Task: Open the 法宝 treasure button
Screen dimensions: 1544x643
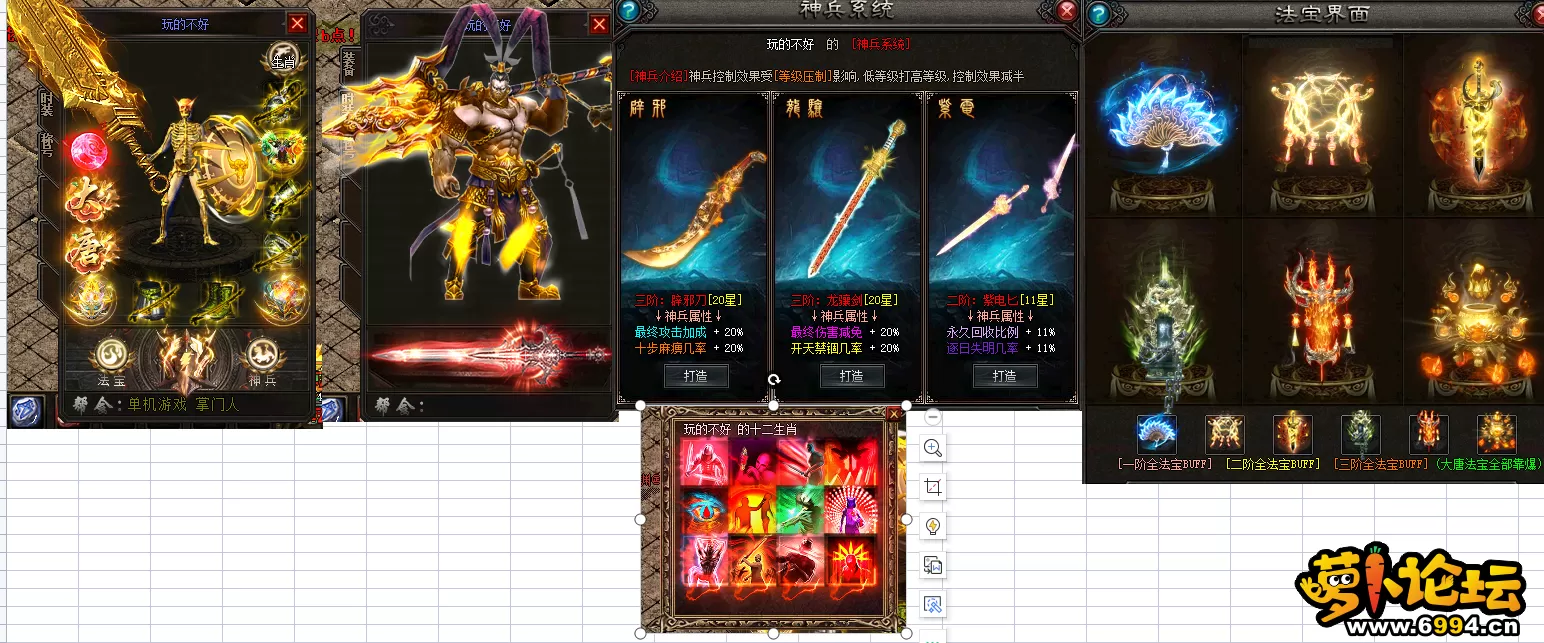Action: tap(110, 356)
